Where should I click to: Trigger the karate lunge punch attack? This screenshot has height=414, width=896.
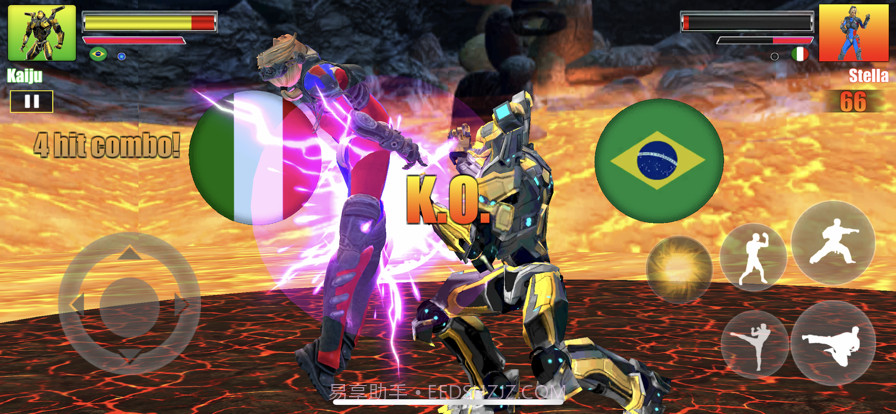click(x=833, y=242)
